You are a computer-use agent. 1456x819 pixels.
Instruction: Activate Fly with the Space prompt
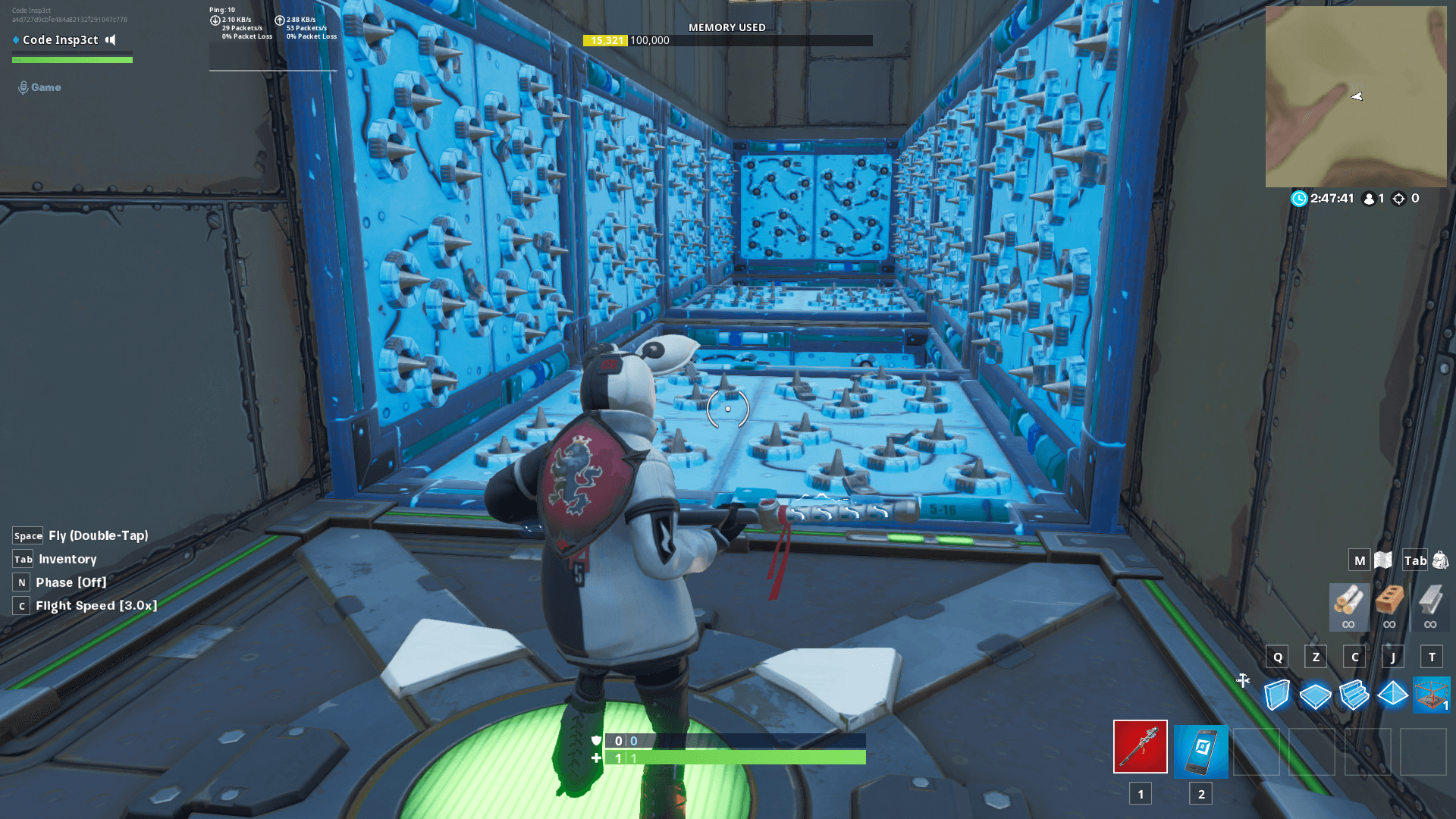coord(27,535)
